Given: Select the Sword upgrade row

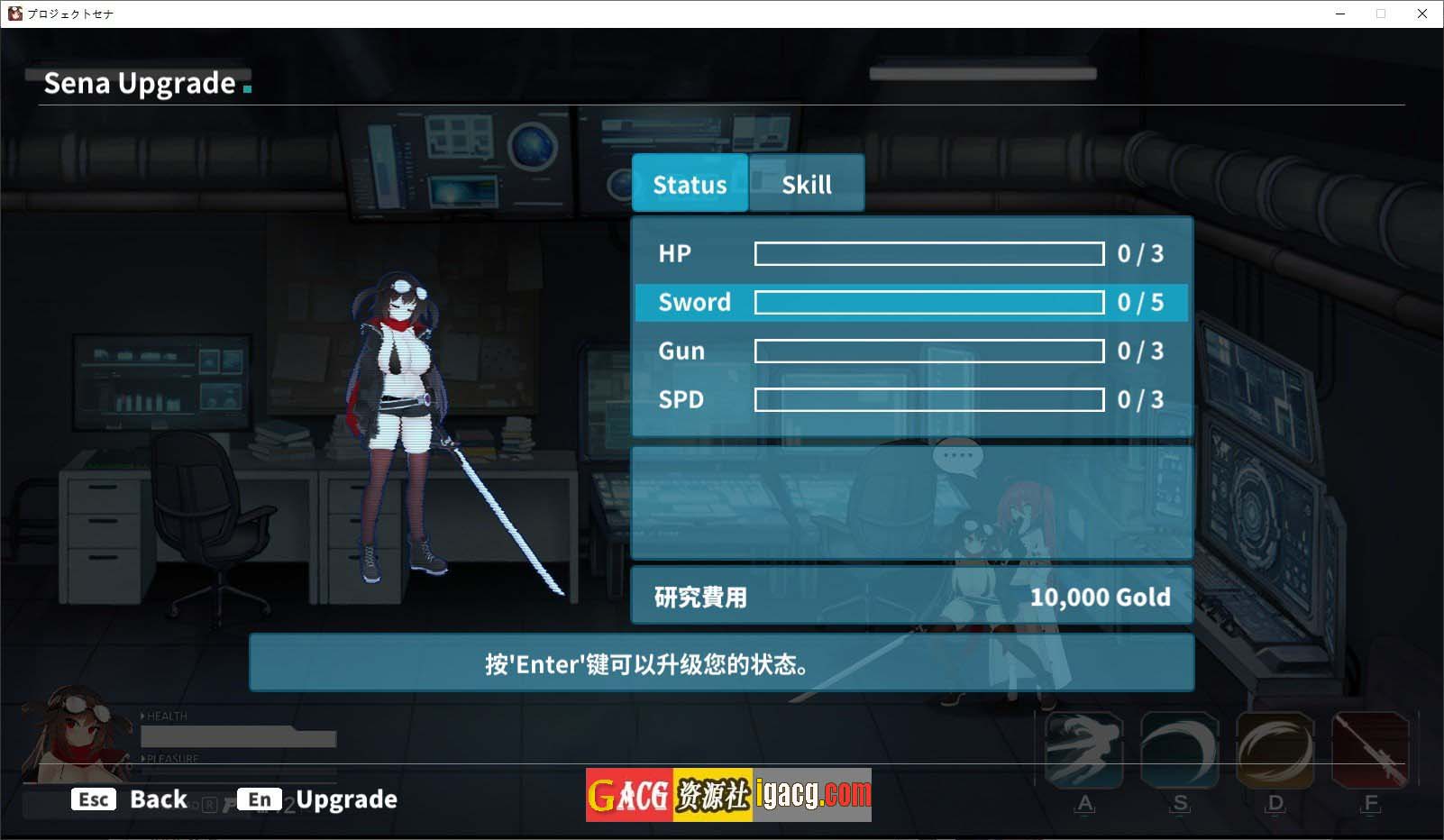Looking at the screenshot, I should pyautogui.click(x=911, y=303).
